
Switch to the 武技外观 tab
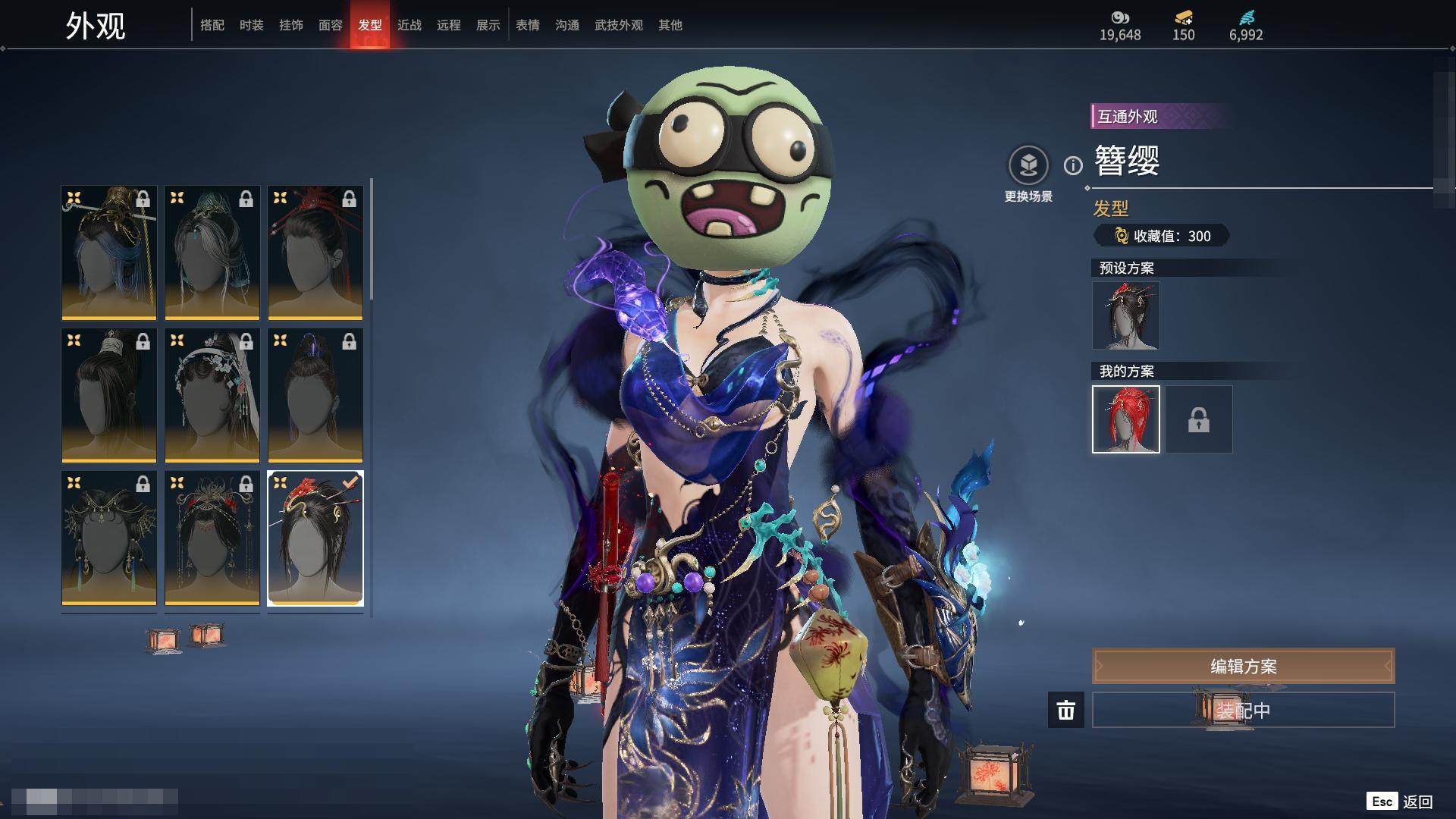click(x=619, y=25)
